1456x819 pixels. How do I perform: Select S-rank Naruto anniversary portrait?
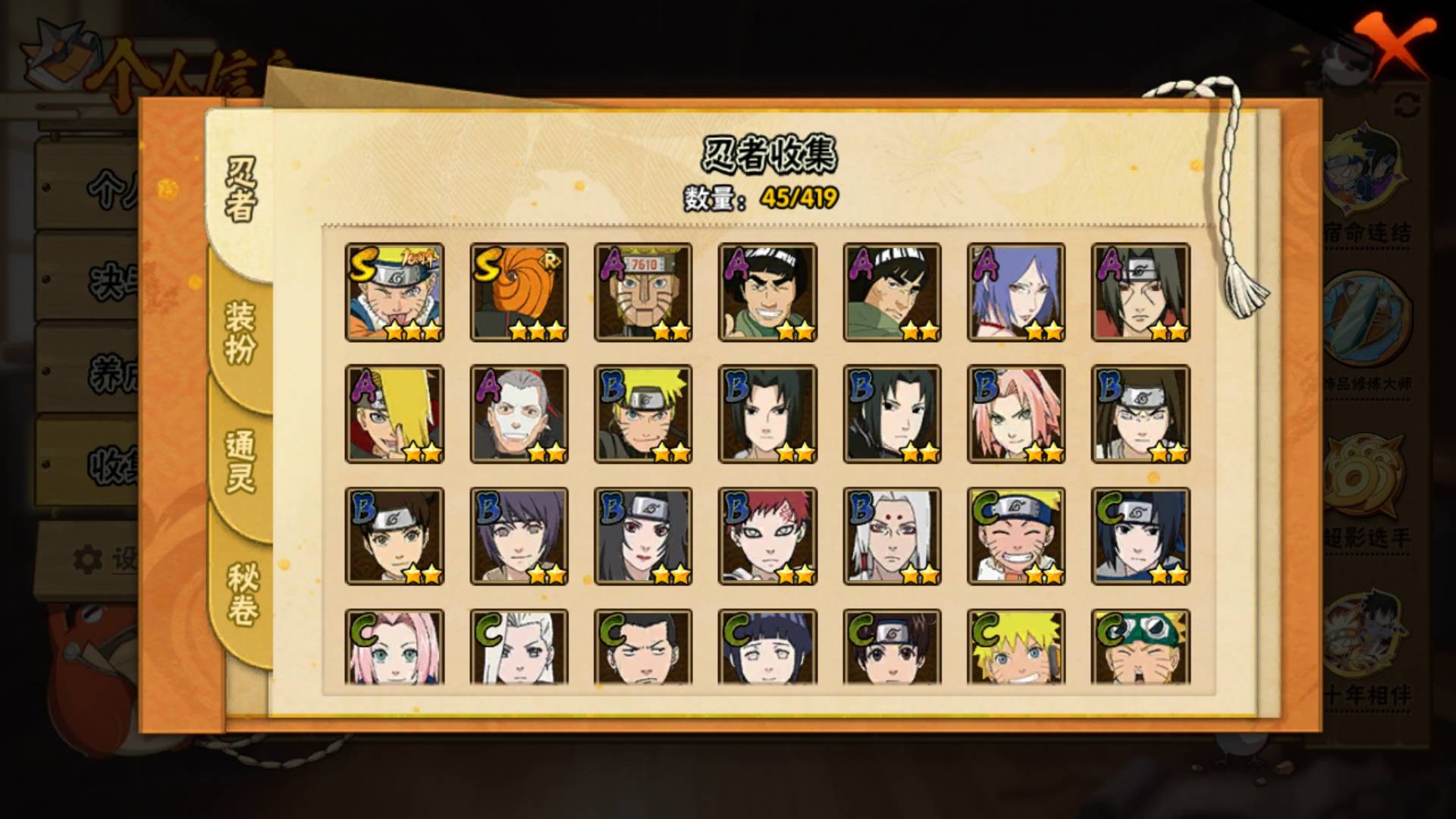tap(394, 292)
